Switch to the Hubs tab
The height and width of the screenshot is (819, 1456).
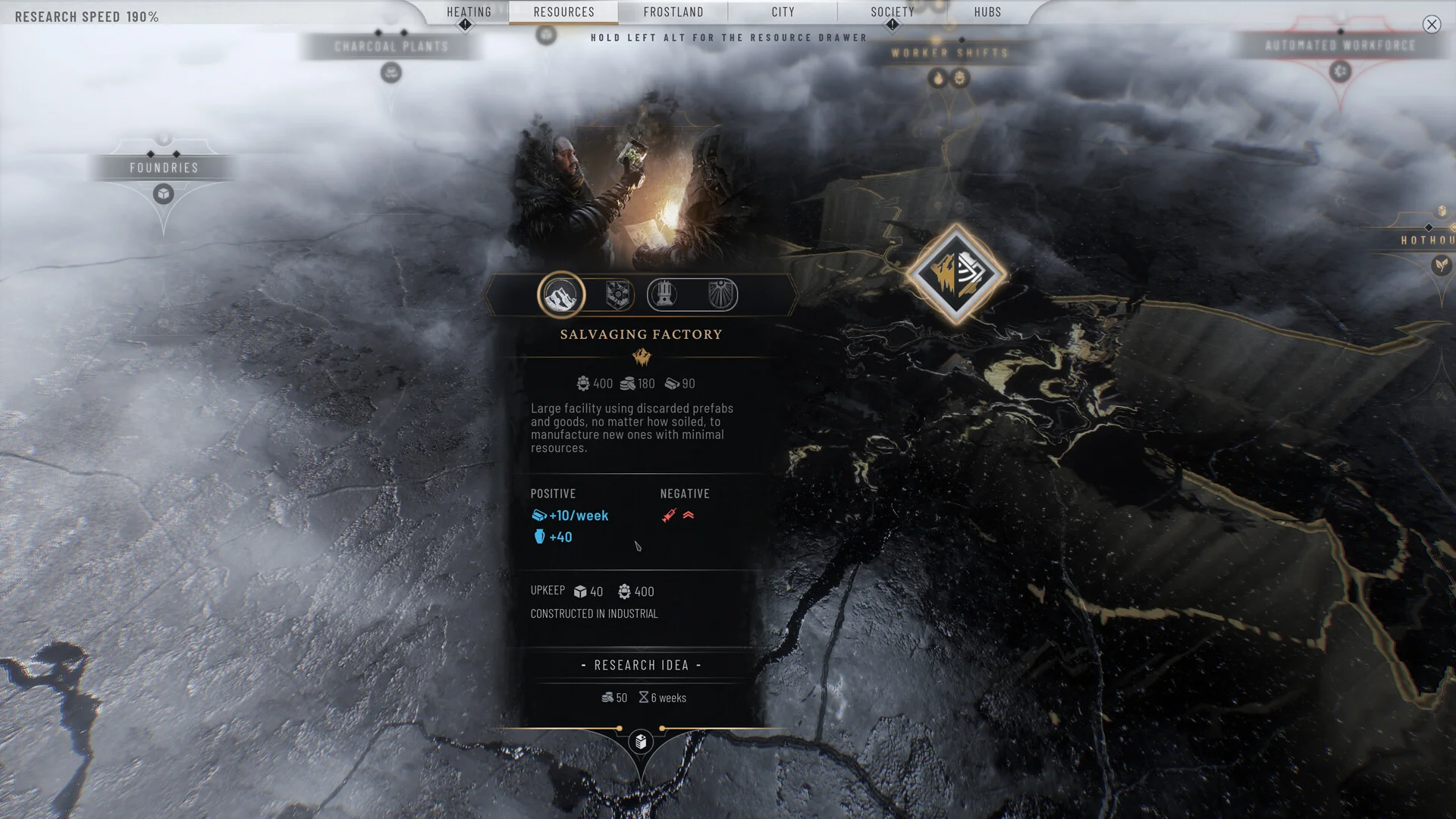pos(987,12)
